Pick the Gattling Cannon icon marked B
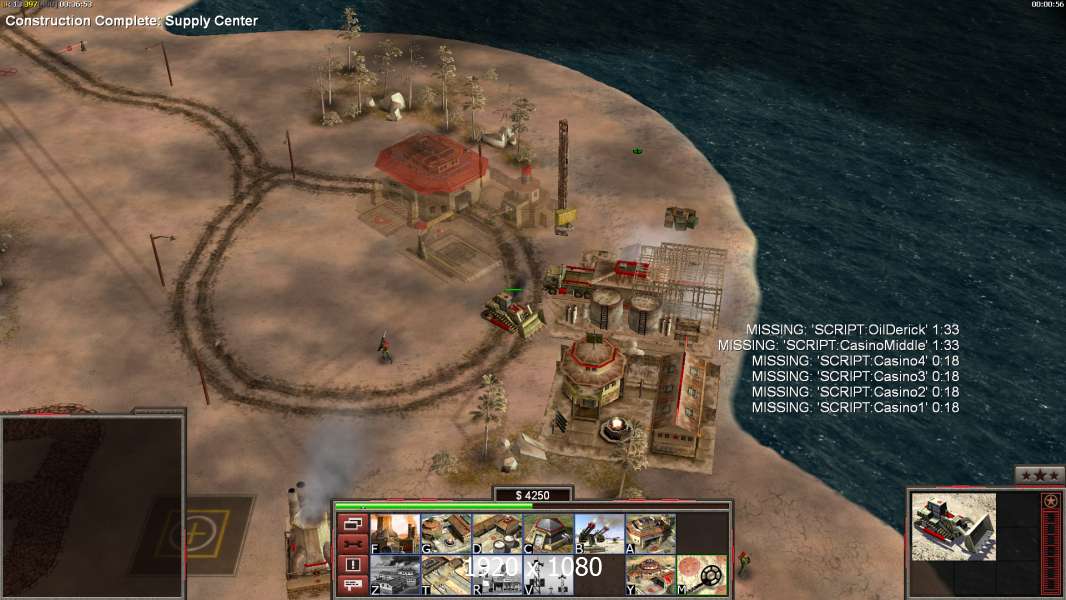Screen dimensions: 1066x600 tap(599, 534)
